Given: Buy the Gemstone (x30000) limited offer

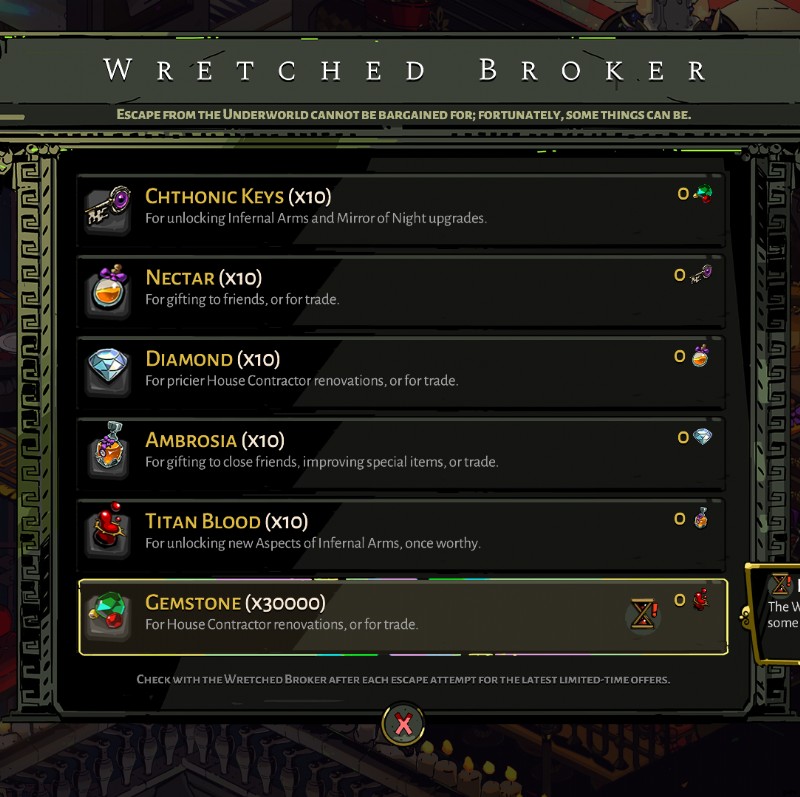Looking at the screenshot, I should point(400,613).
